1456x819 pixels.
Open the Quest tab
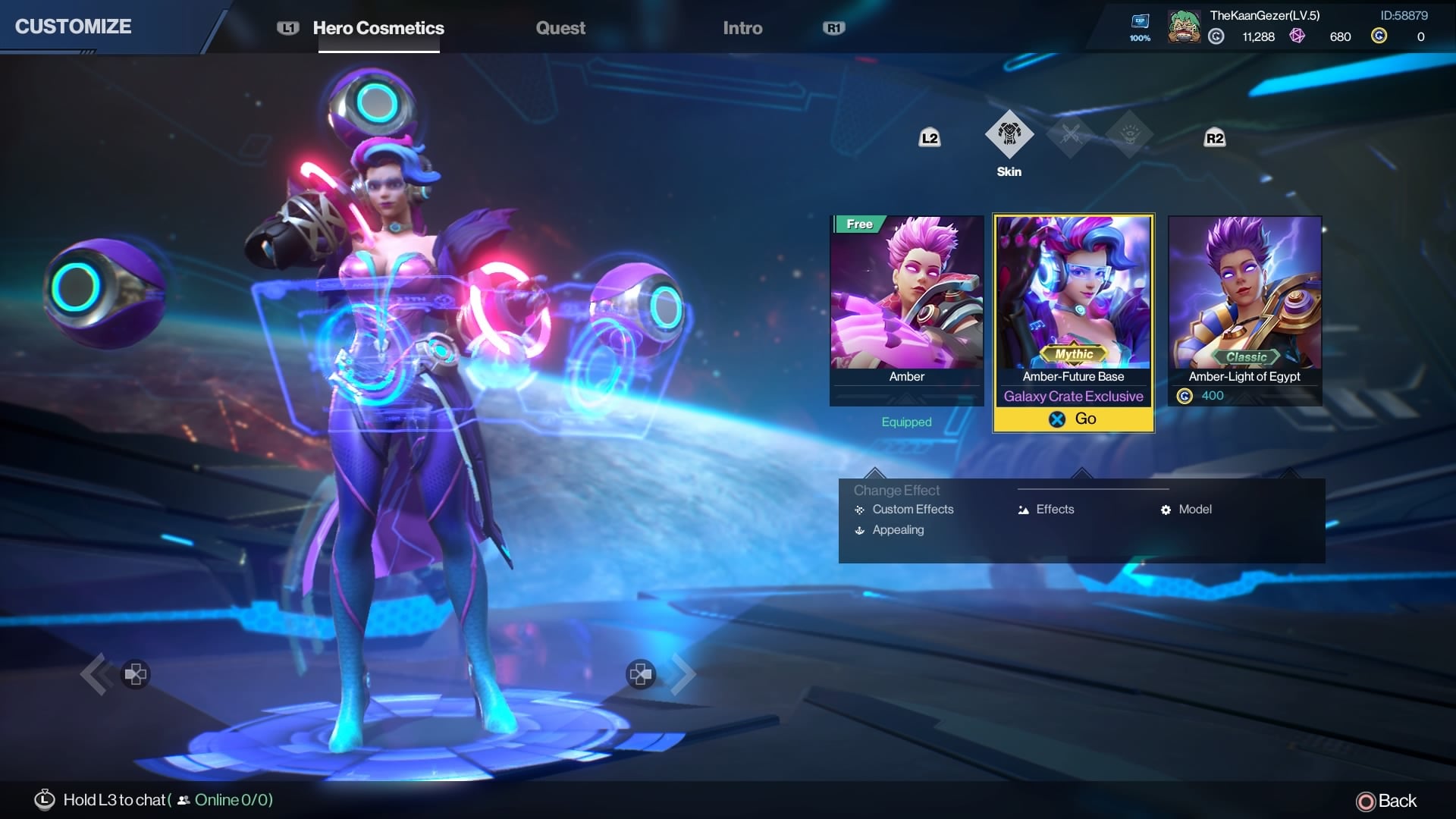(x=560, y=28)
